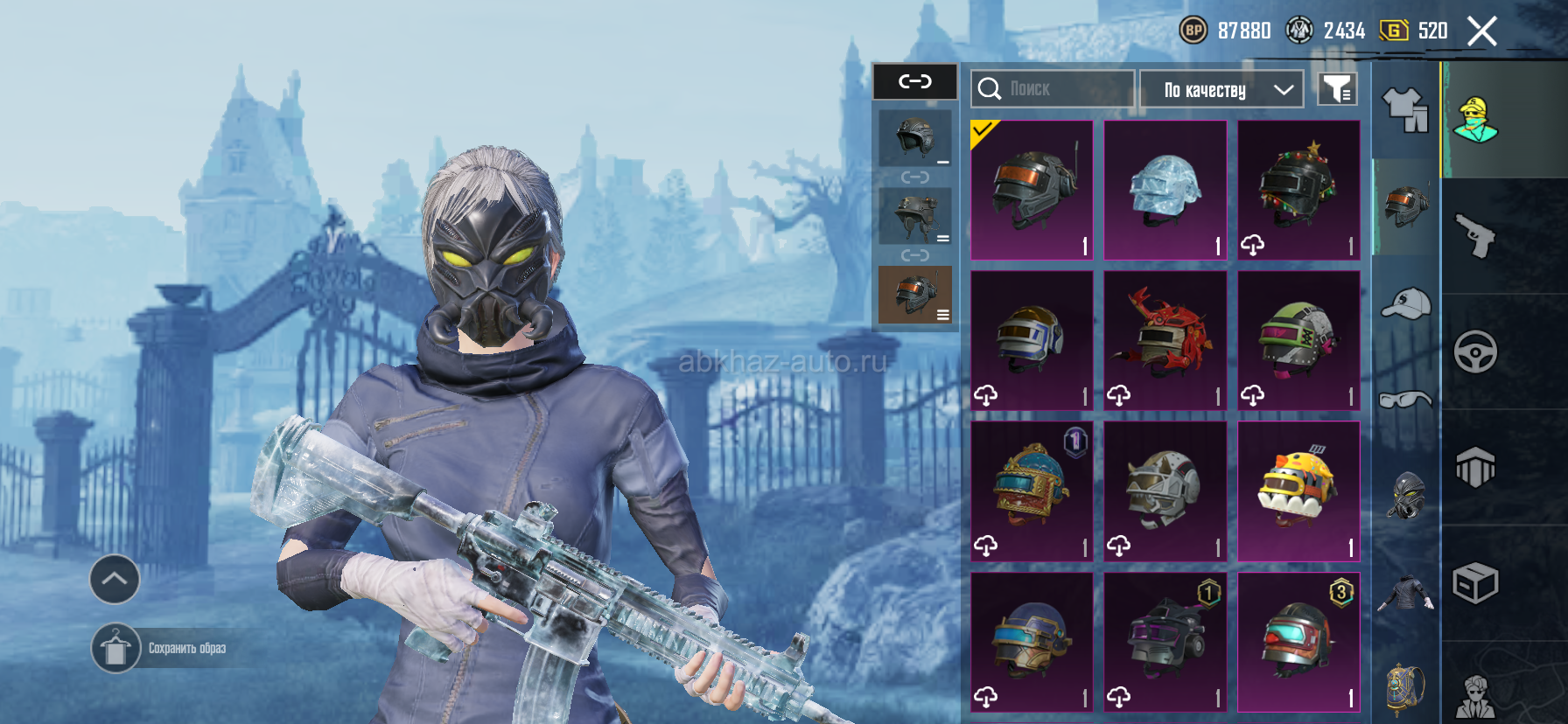The width and height of the screenshot is (1568, 724).
Task: Open the По качеству sort dropdown
Action: click(x=1221, y=89)
